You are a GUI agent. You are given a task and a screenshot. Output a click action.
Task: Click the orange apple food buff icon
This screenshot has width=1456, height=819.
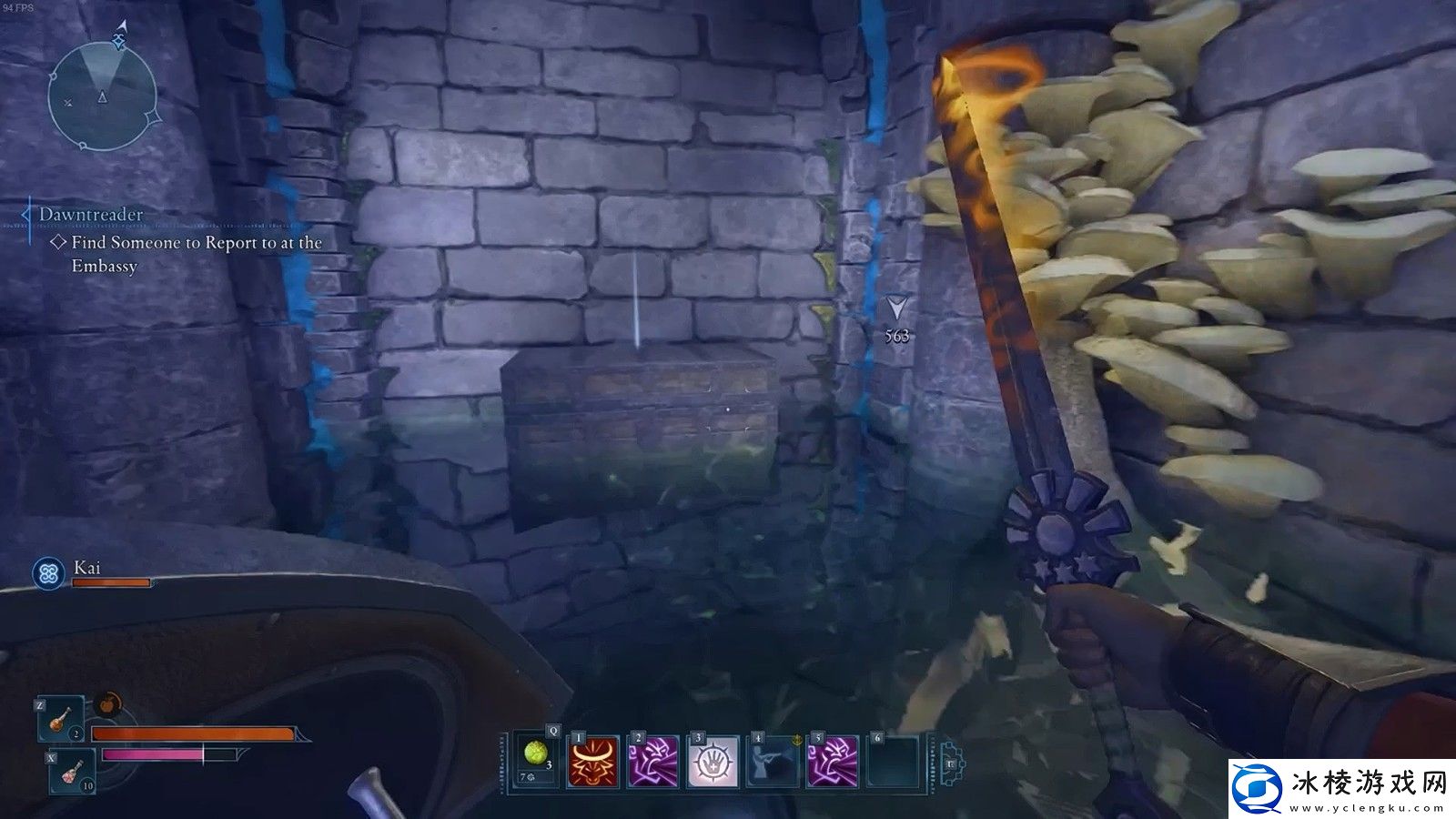coord(108,703)
